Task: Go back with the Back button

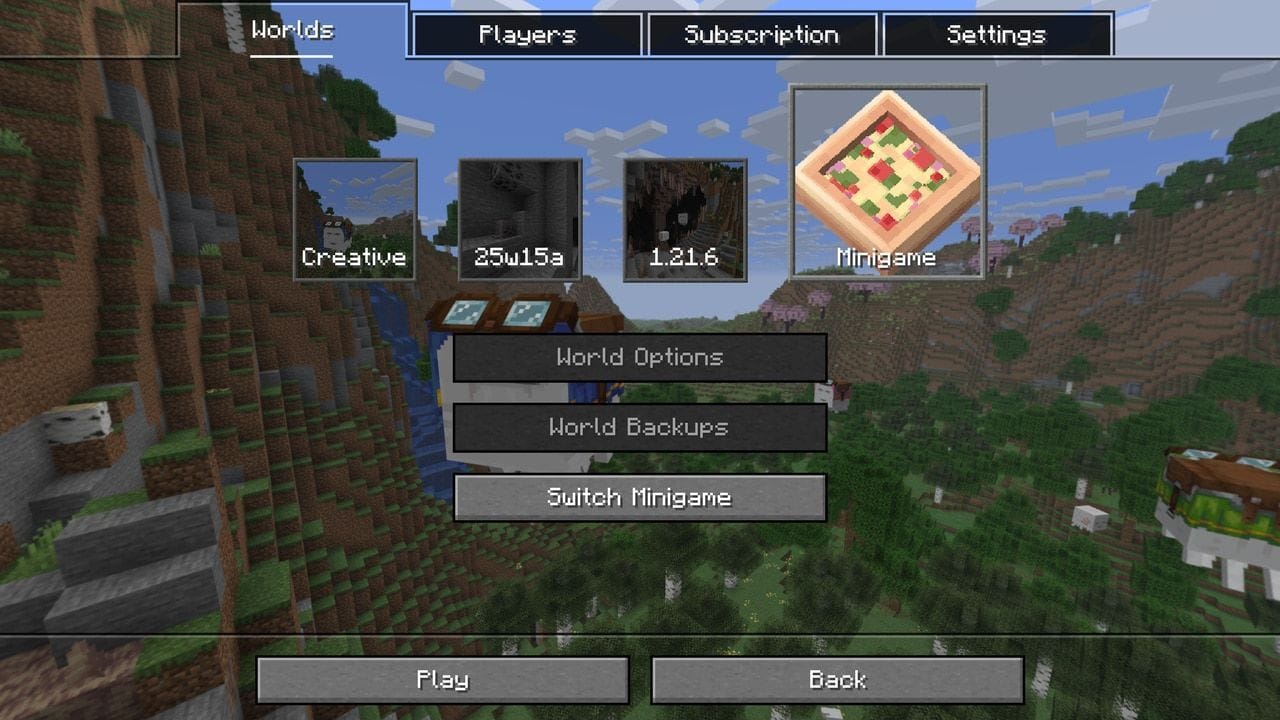Action: click(x=840, y=680)
